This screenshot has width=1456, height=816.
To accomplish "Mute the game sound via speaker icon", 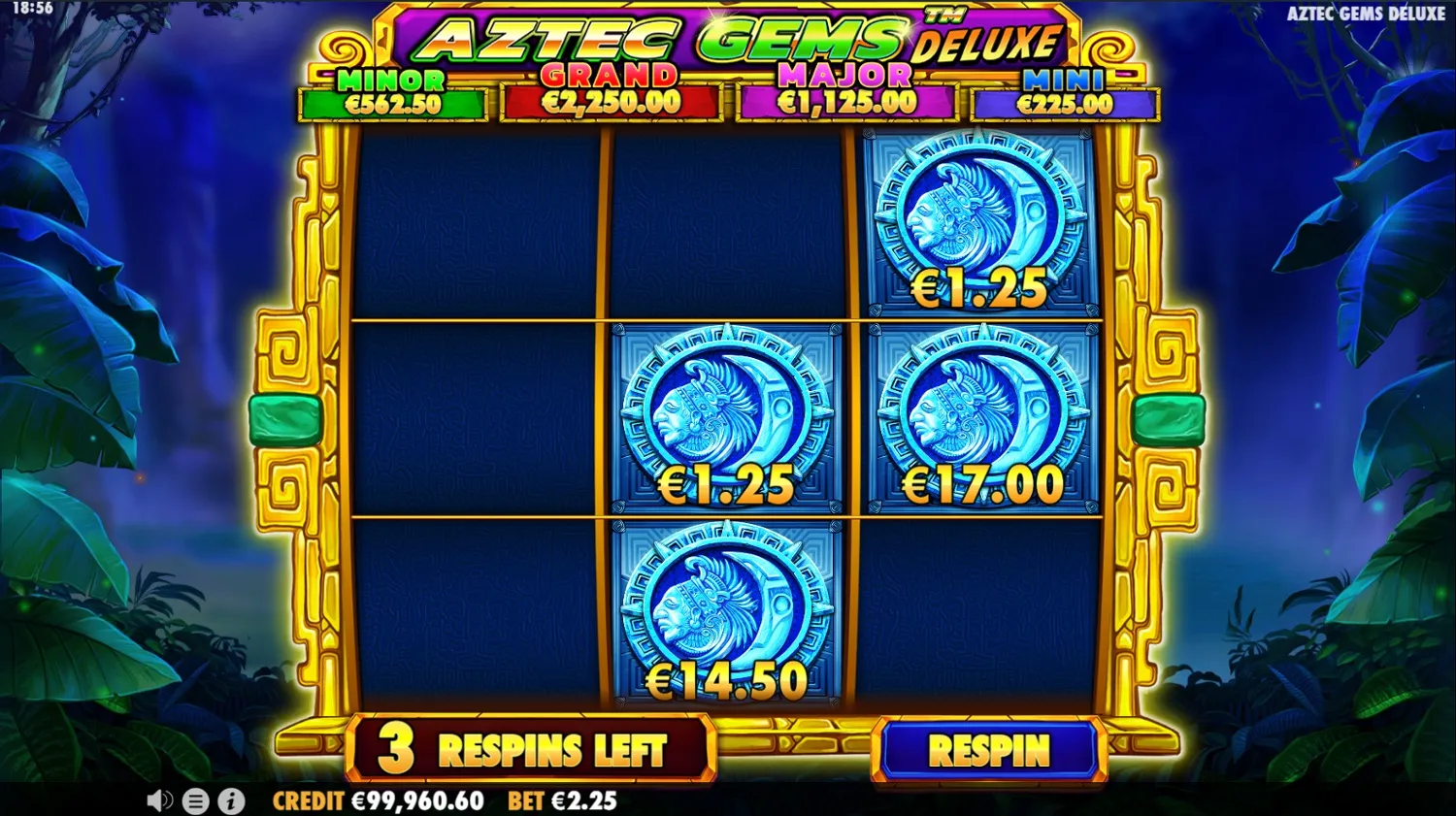I will [x=159, y=801].
